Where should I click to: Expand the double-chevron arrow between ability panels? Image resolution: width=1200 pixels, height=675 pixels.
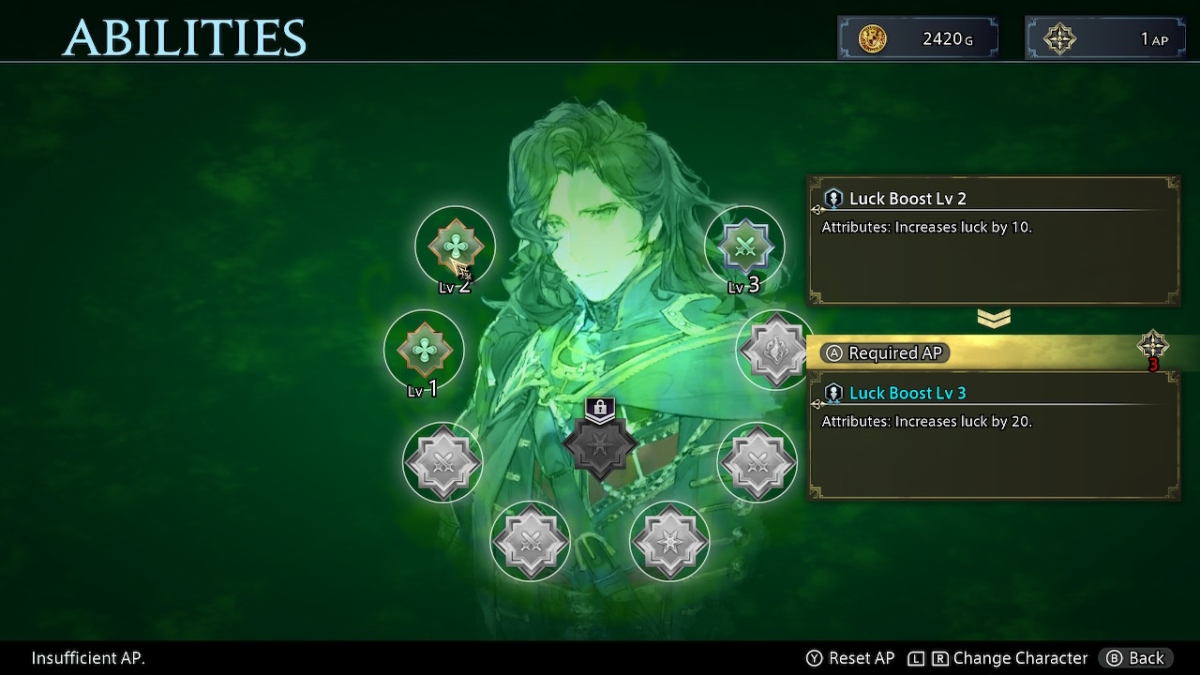point(993,318)
